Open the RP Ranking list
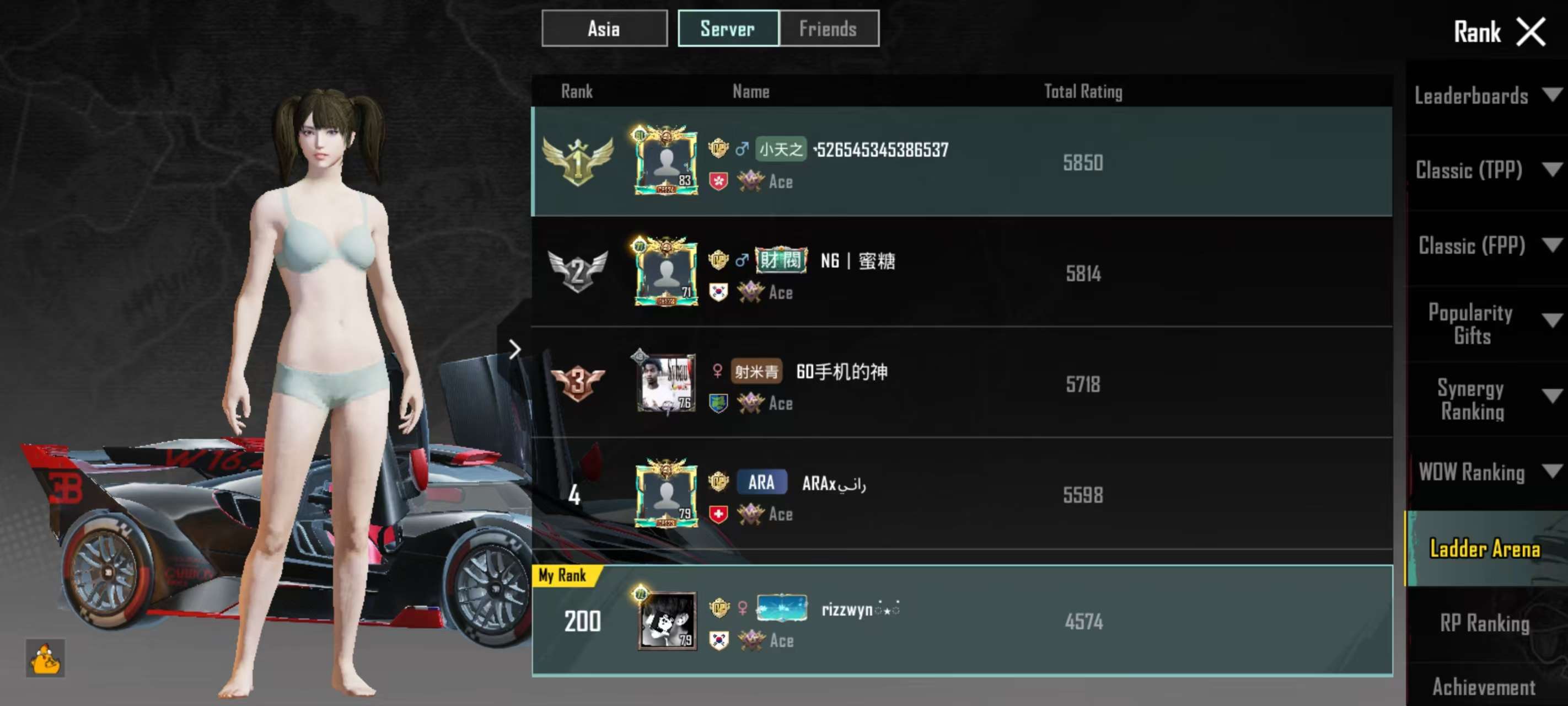Viewport: 1568px width, 706px height. point(1485,623)
